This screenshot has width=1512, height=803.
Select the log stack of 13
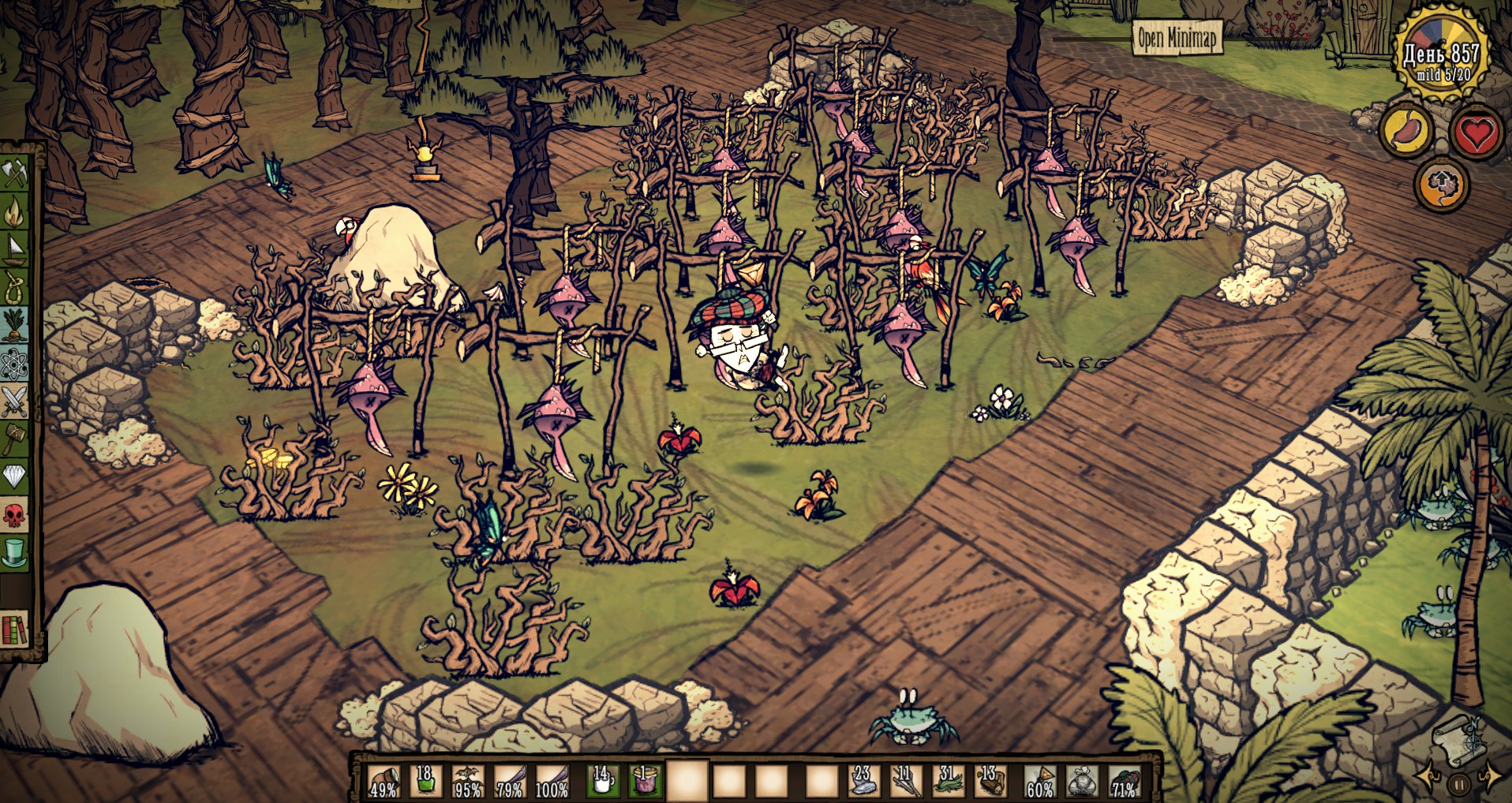click(989, 781)
